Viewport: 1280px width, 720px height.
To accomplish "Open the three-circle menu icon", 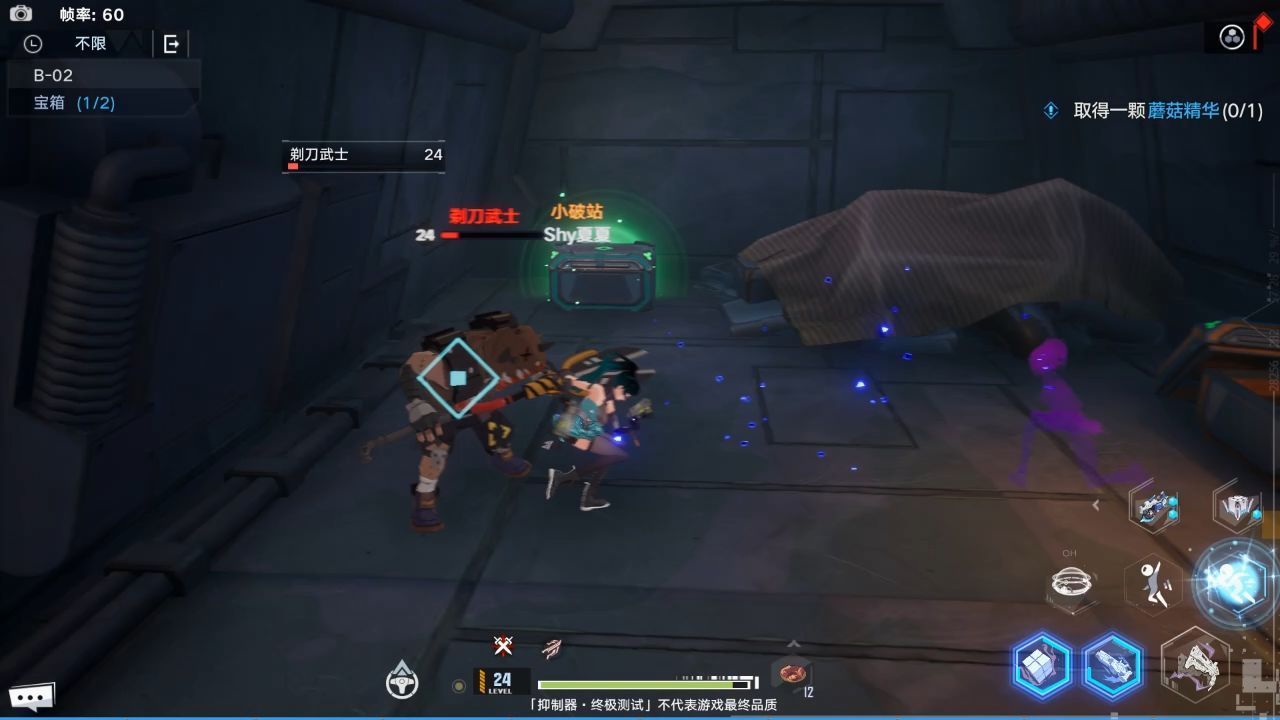I will pyautogui.click(x=1232, y=37).
